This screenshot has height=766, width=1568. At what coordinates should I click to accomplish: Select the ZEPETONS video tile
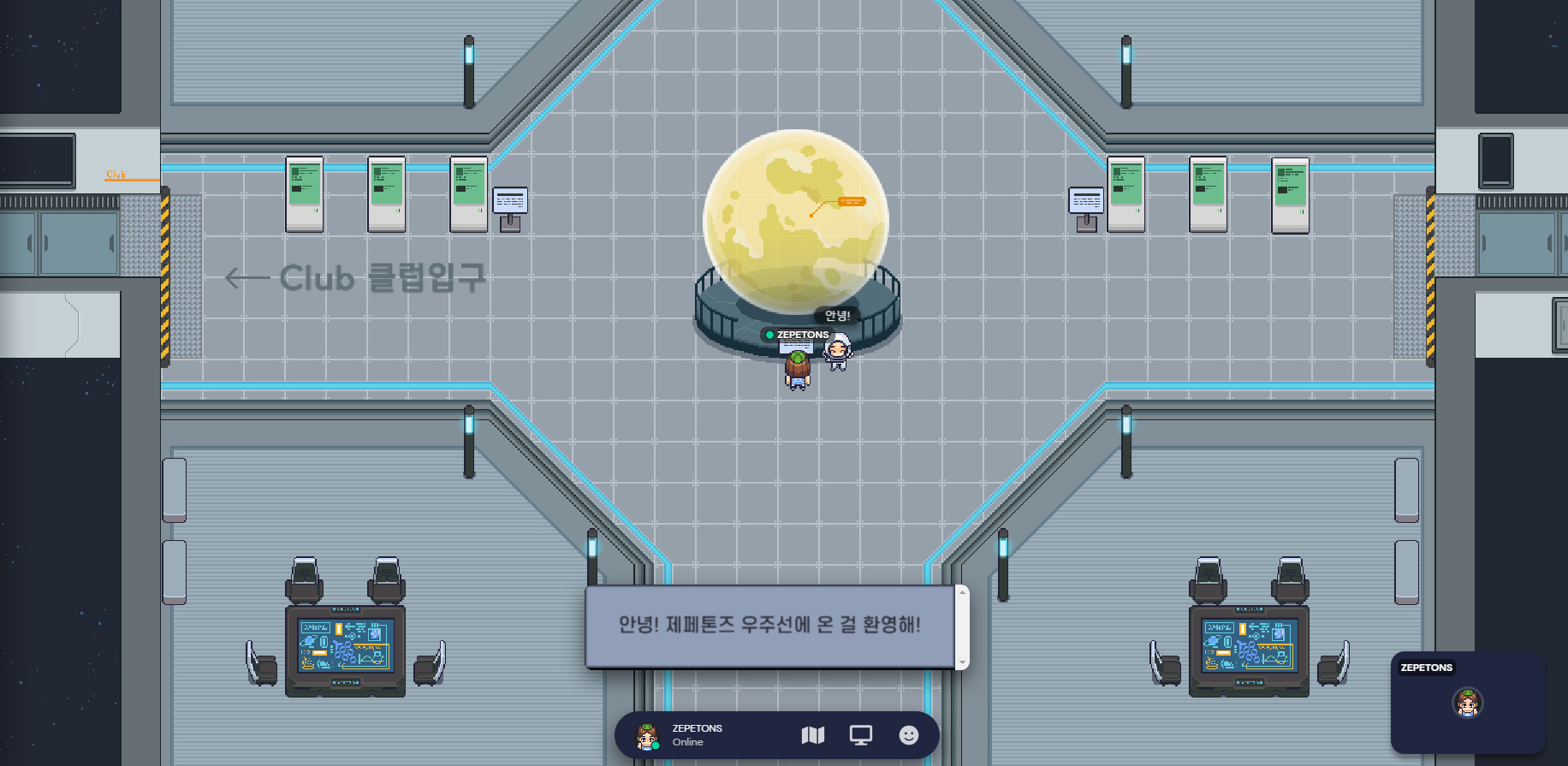pos(1467,702)
